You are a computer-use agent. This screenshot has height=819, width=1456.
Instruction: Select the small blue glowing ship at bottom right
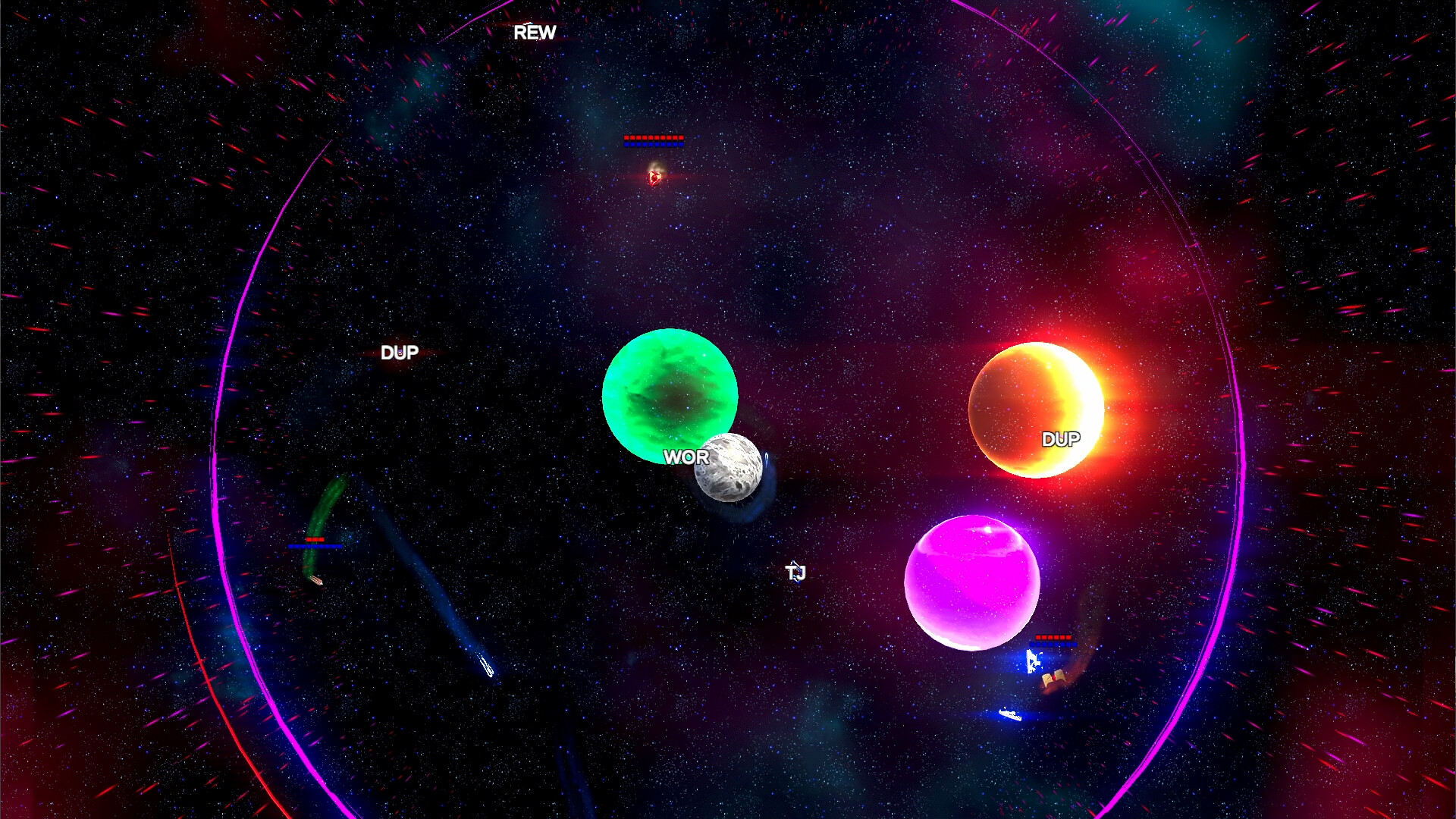pos(1010,714)
